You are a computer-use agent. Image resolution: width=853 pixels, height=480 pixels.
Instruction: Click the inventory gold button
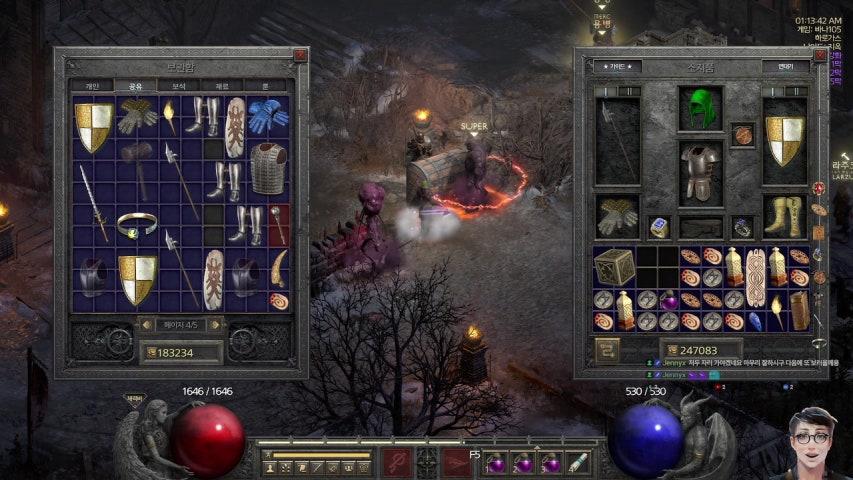click(608, 350)
